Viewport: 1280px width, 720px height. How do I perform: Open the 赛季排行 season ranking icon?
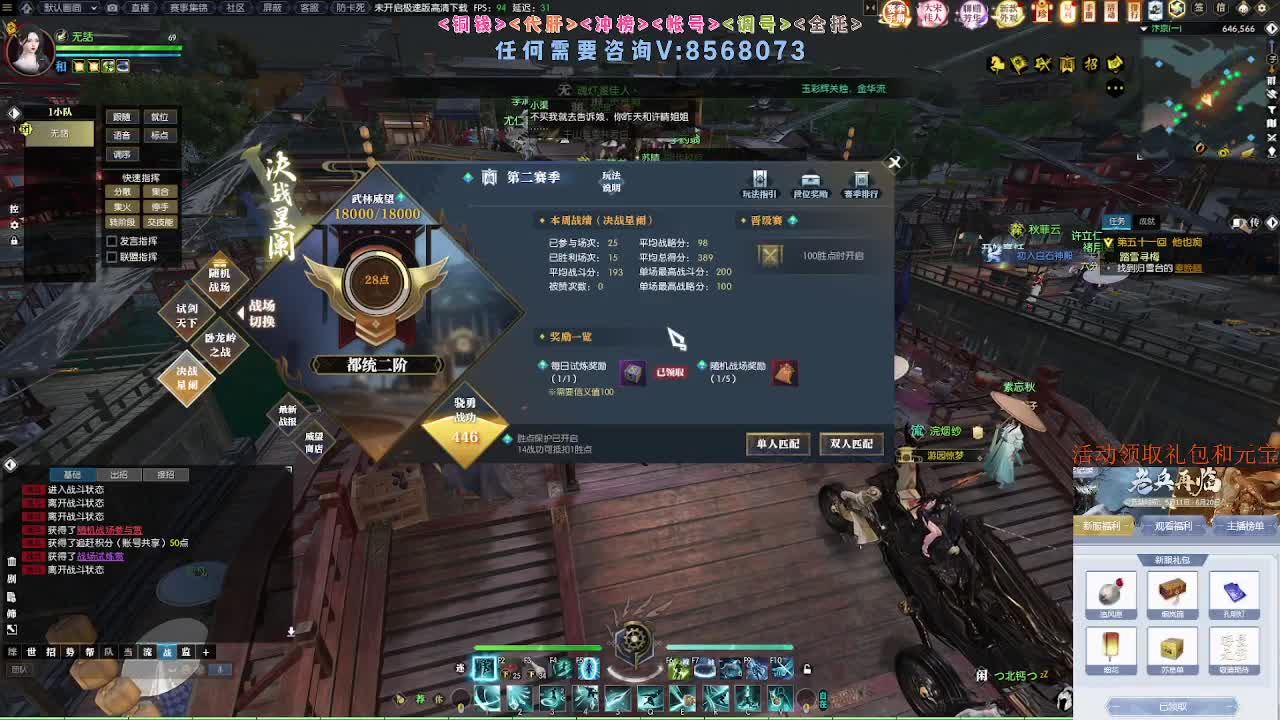coord(861,180)
